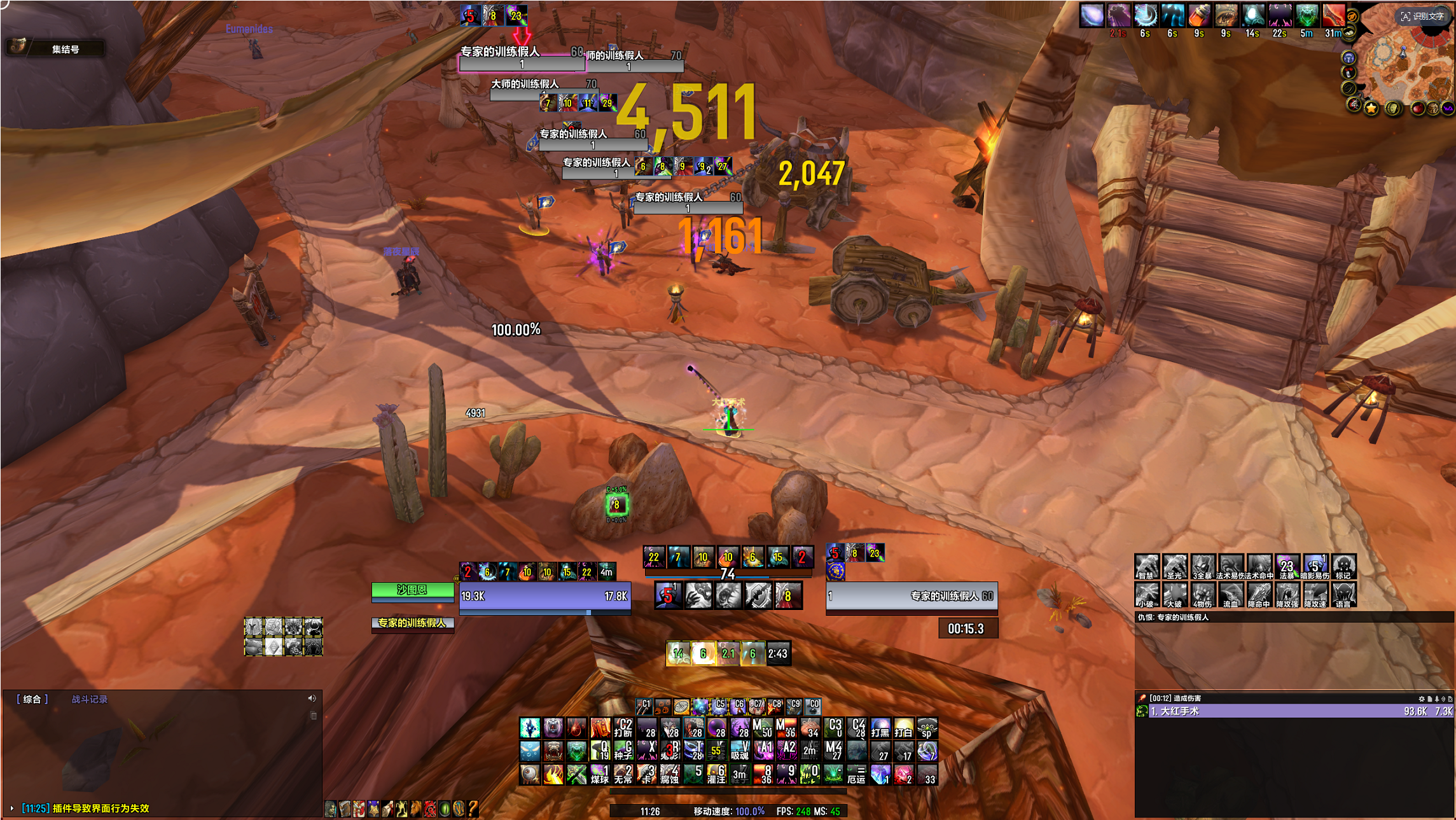Use the 腐蚀 ability on key 4
Screen dimensions: 1456x820
coord(669,774)
